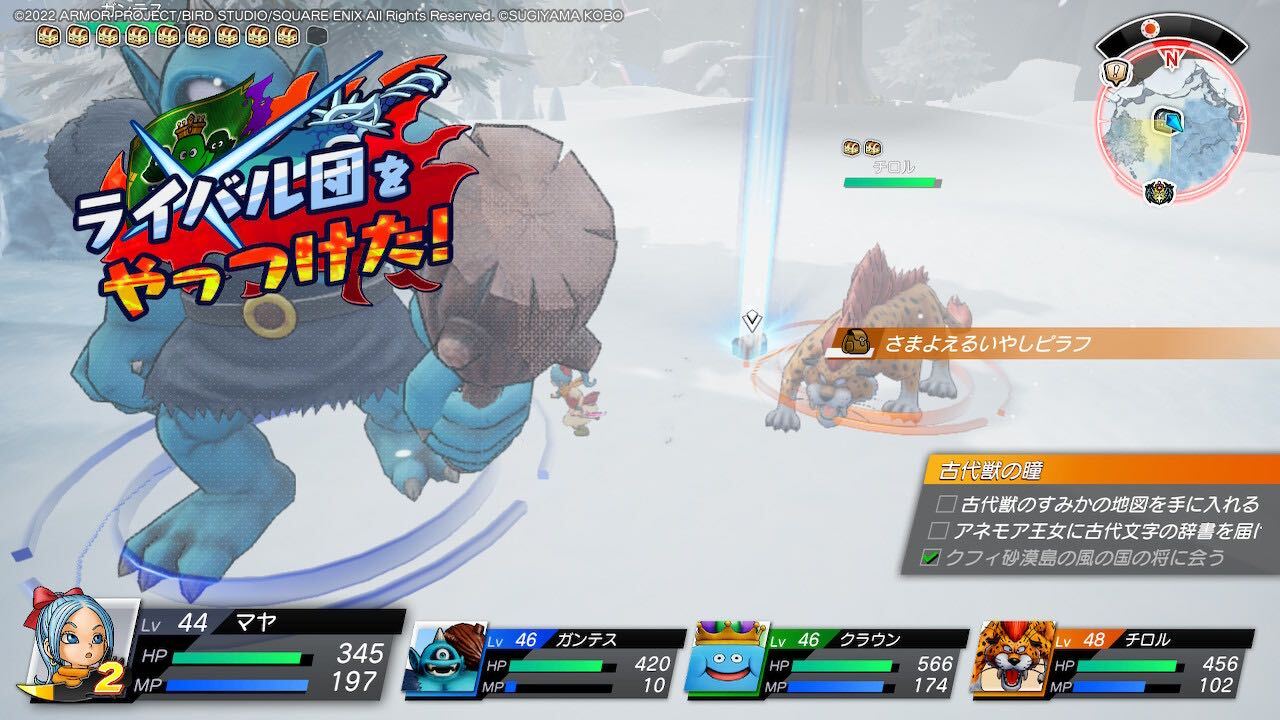
Task: Click the red N compass marker on the minimap
Action: pyautogui.click(x=1171, y=56)
